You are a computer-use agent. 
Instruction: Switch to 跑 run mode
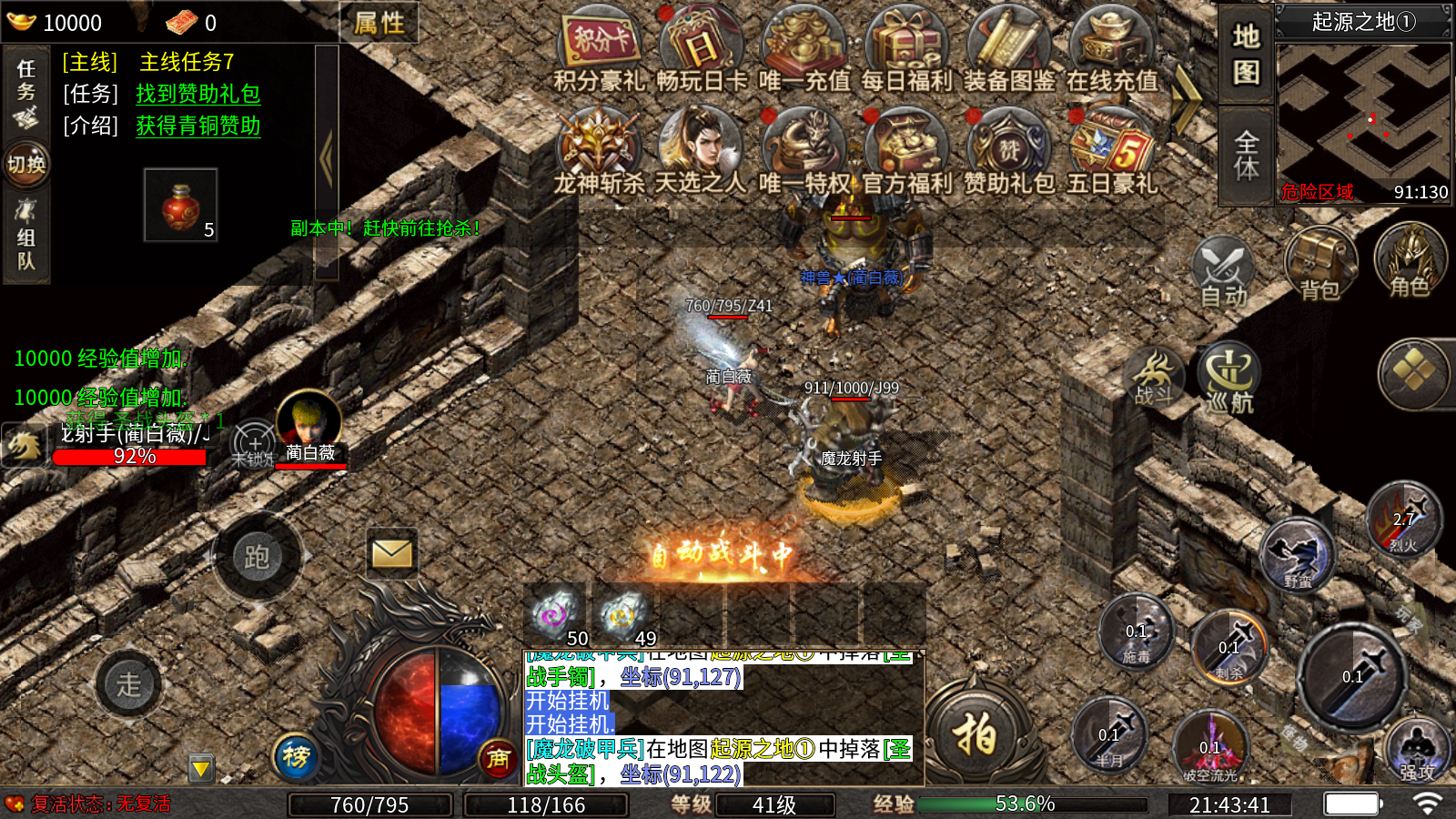(x=257, y=556)
